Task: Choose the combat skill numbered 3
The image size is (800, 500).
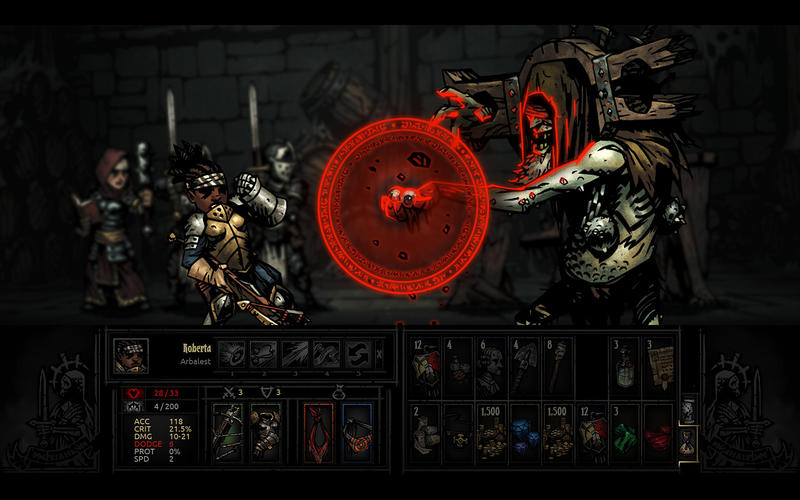Action: pos(295,353)
